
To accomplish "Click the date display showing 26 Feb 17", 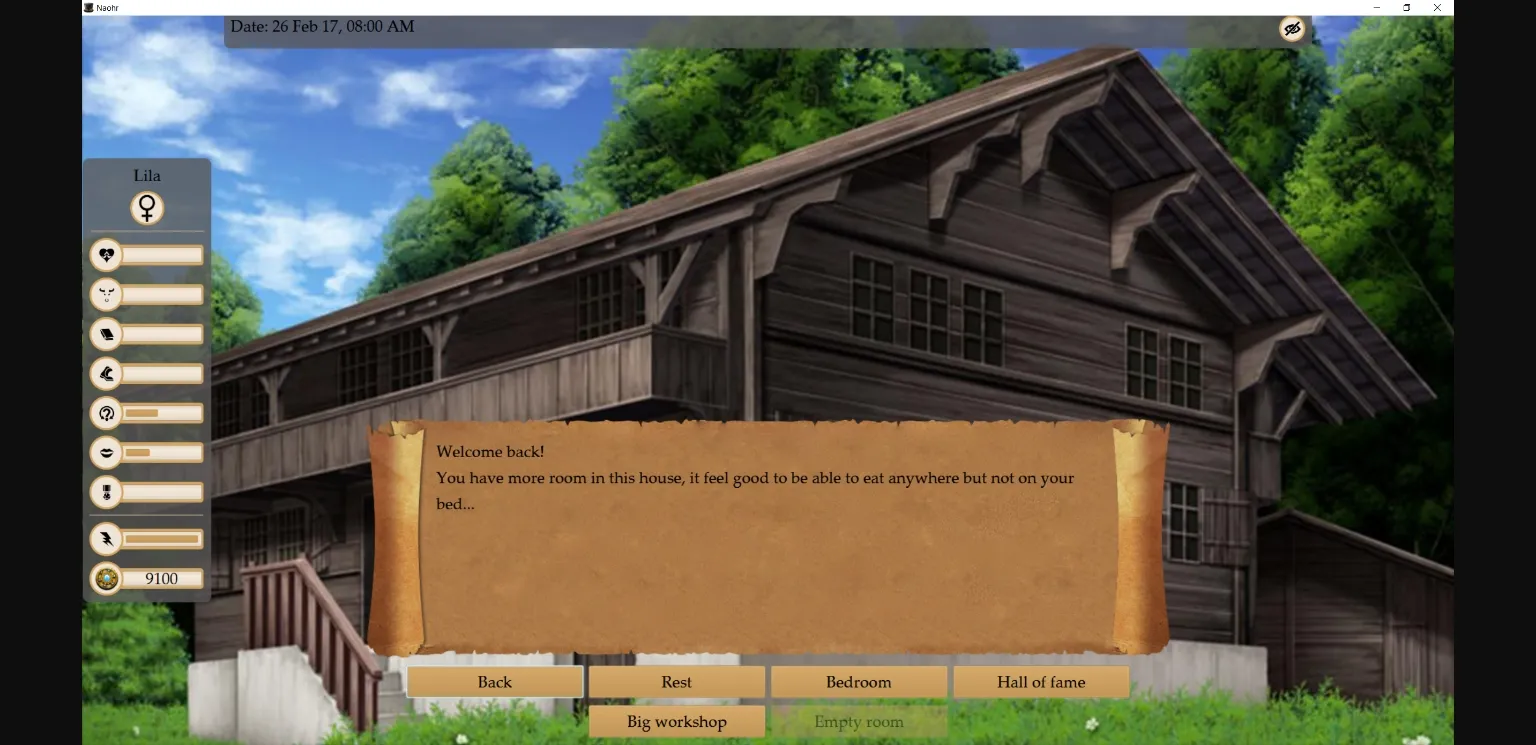I will click(x=322, y=27).
